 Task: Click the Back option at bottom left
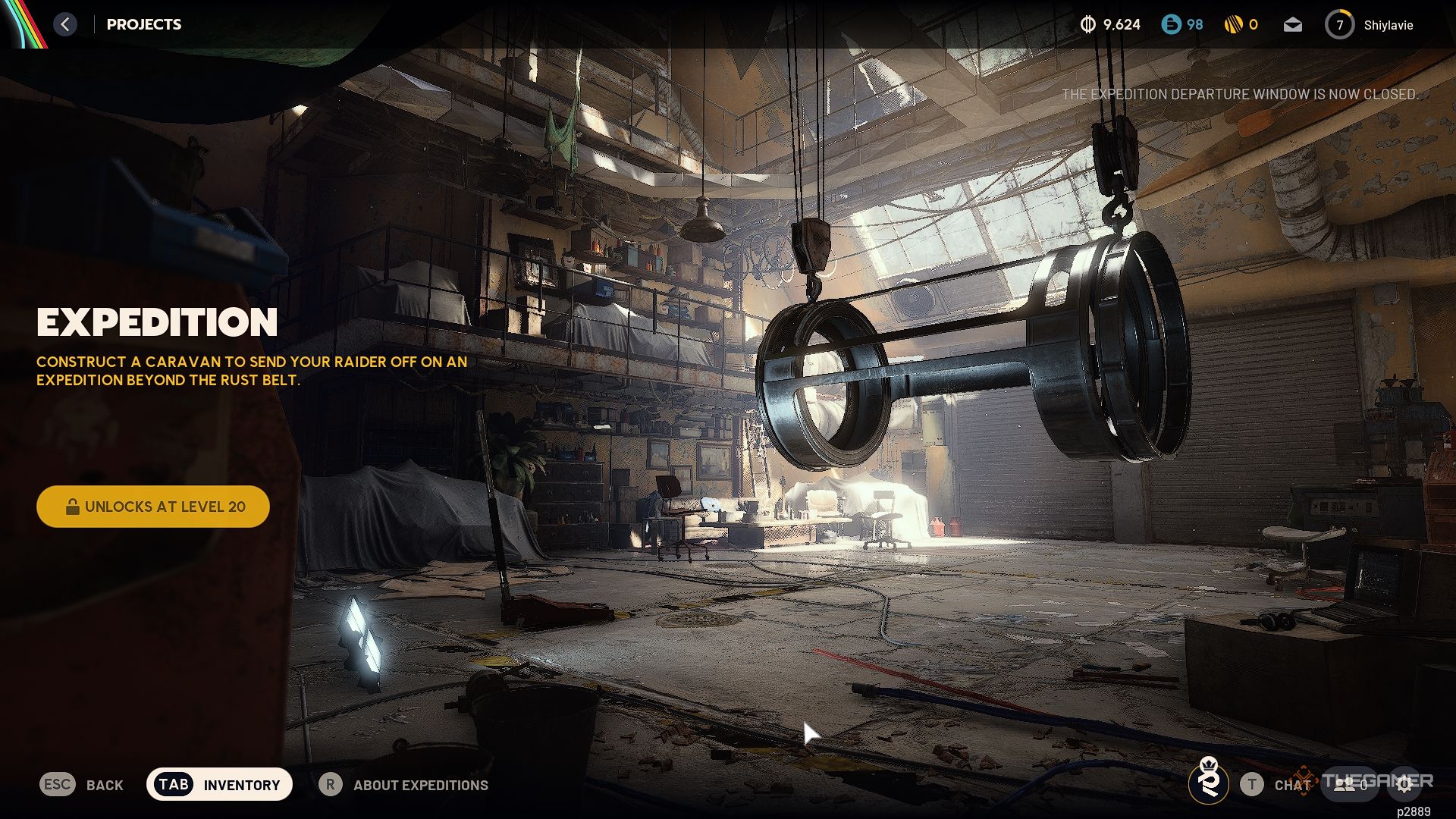click(x=82, y=785)
